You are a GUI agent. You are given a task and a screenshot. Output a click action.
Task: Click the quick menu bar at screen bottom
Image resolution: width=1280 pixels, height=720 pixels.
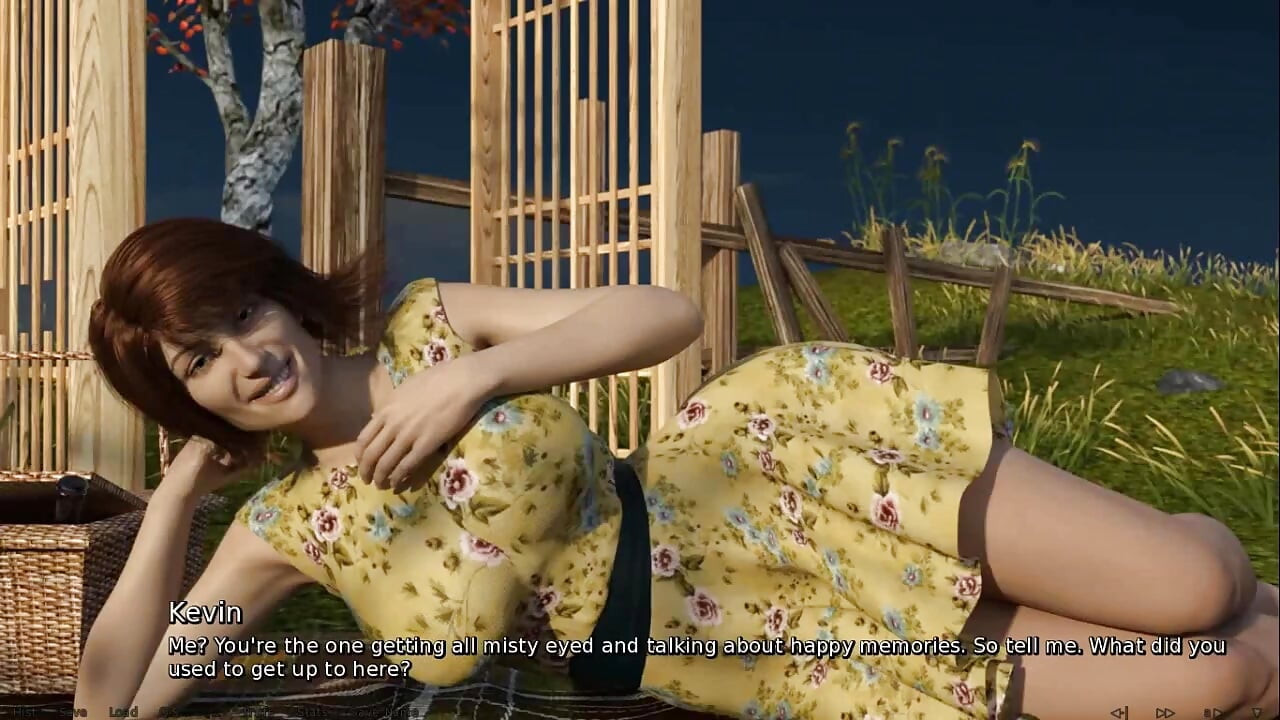point(640,712)
